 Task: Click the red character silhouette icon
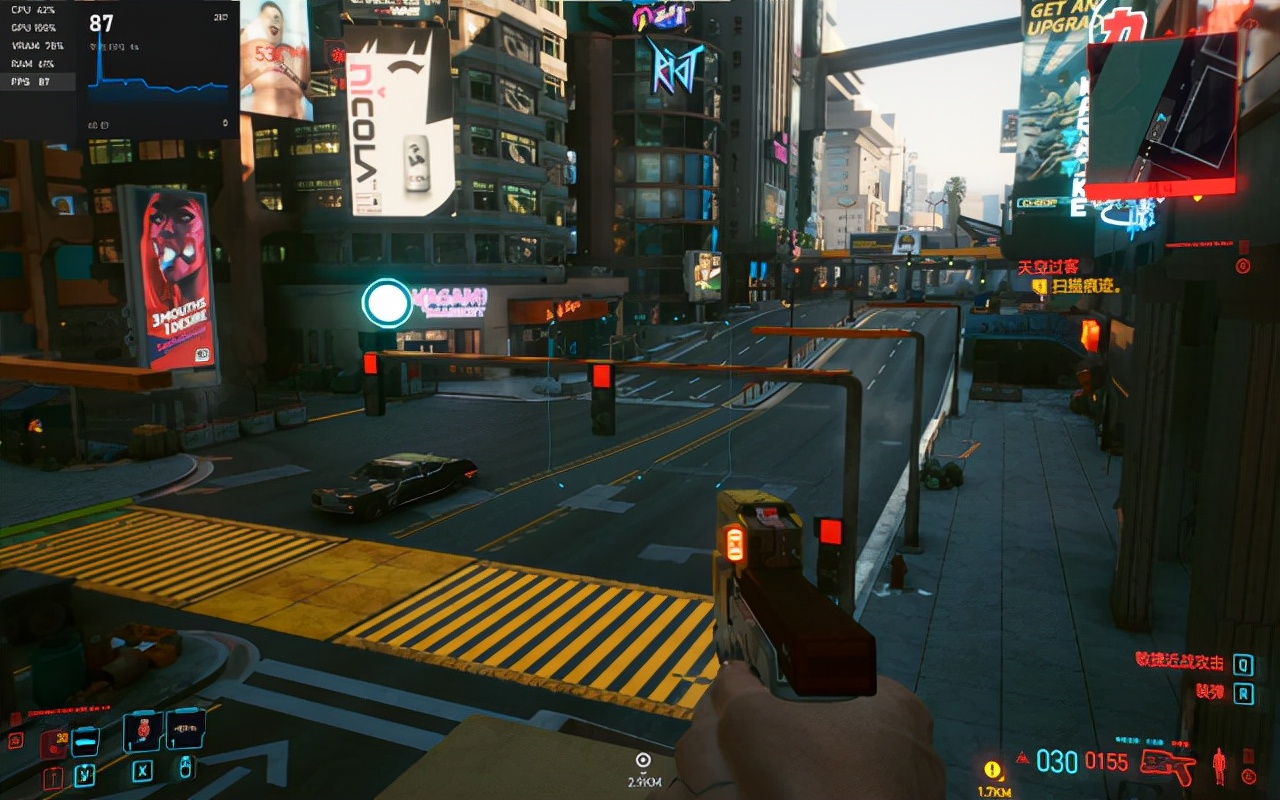[1219, 767]
